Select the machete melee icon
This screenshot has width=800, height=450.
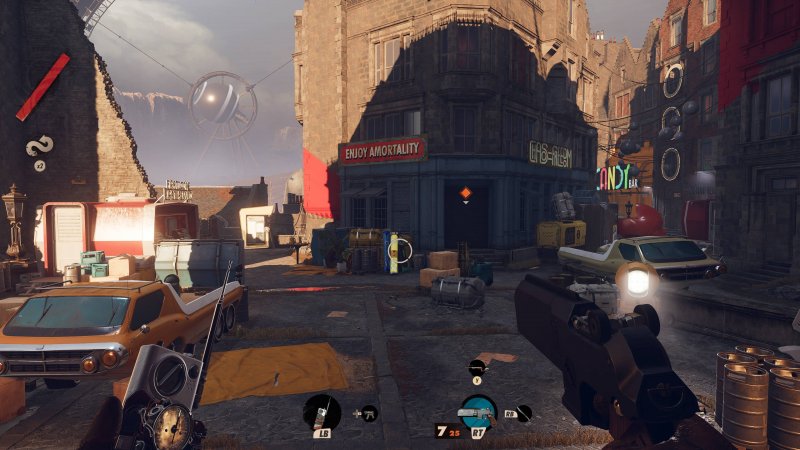(523, 412)
